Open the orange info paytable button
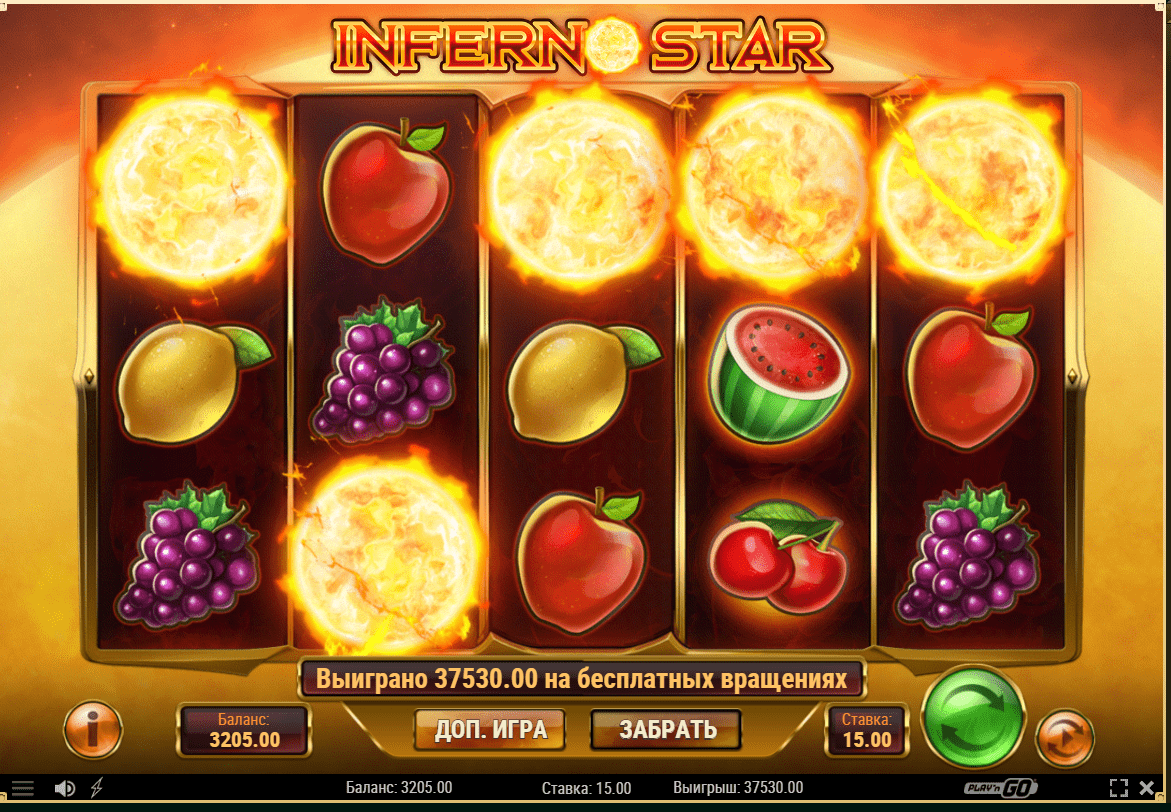The height and width of the screenshot is (812, 1171). 92,729
